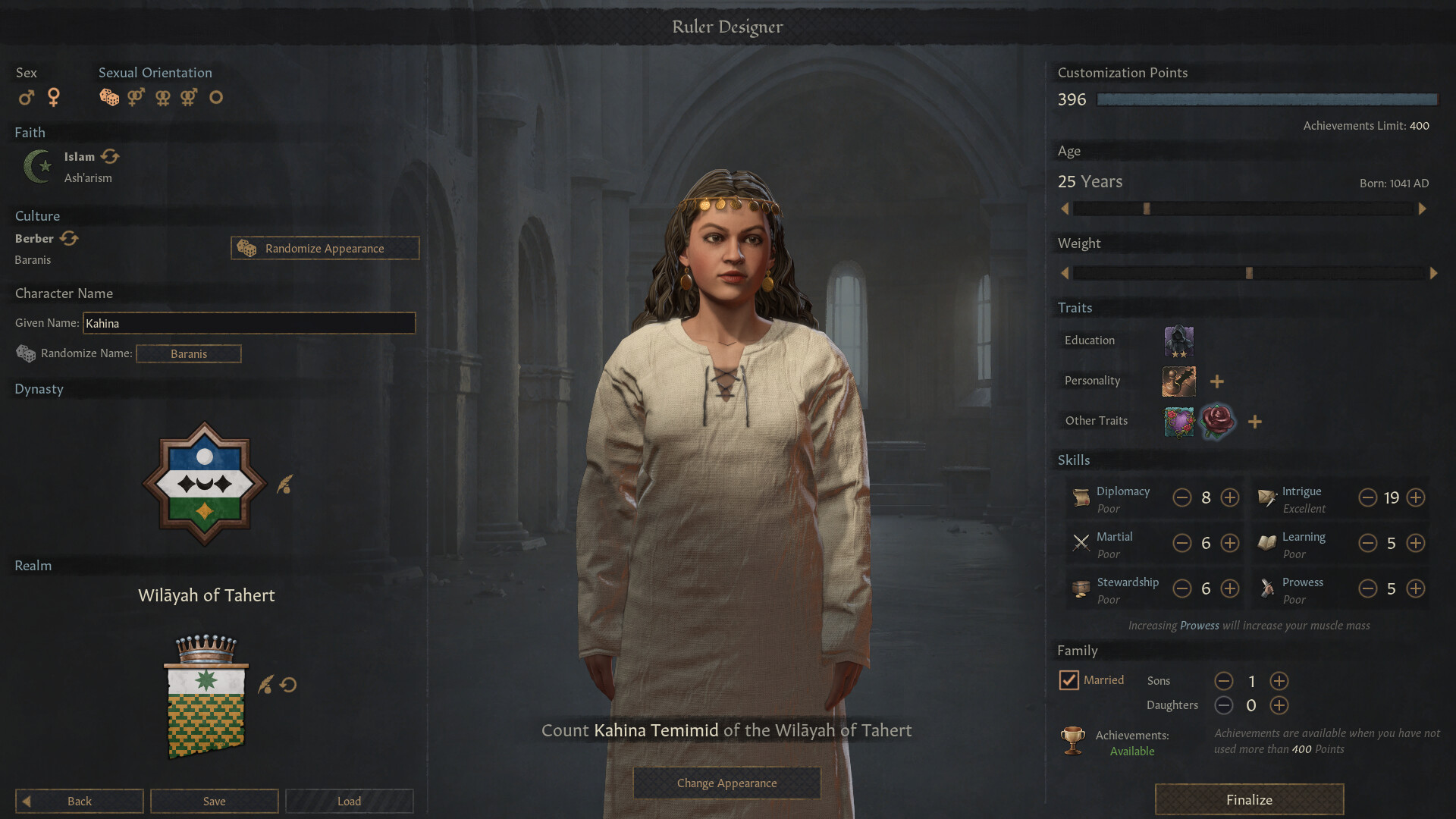The height and width of the screenshot is (819, 1456).
Task: Toggle the Married checkbox
Action: point(1068,680)
